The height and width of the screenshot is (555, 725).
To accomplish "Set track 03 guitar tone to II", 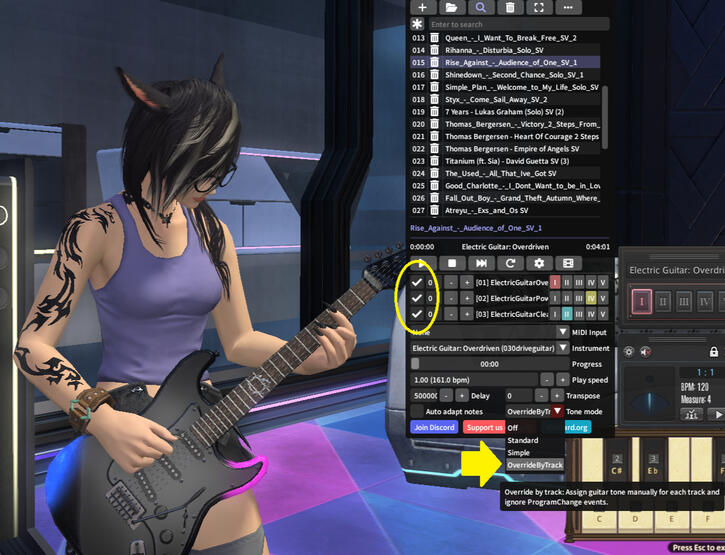I will (567, 315).
